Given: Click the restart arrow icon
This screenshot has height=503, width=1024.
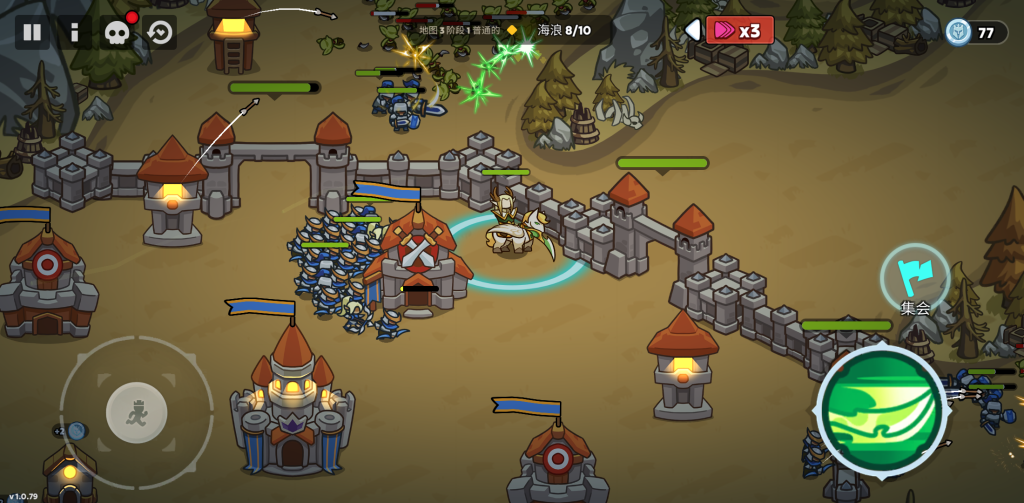Looking at the screenshot, I should (x=160, y=32).
